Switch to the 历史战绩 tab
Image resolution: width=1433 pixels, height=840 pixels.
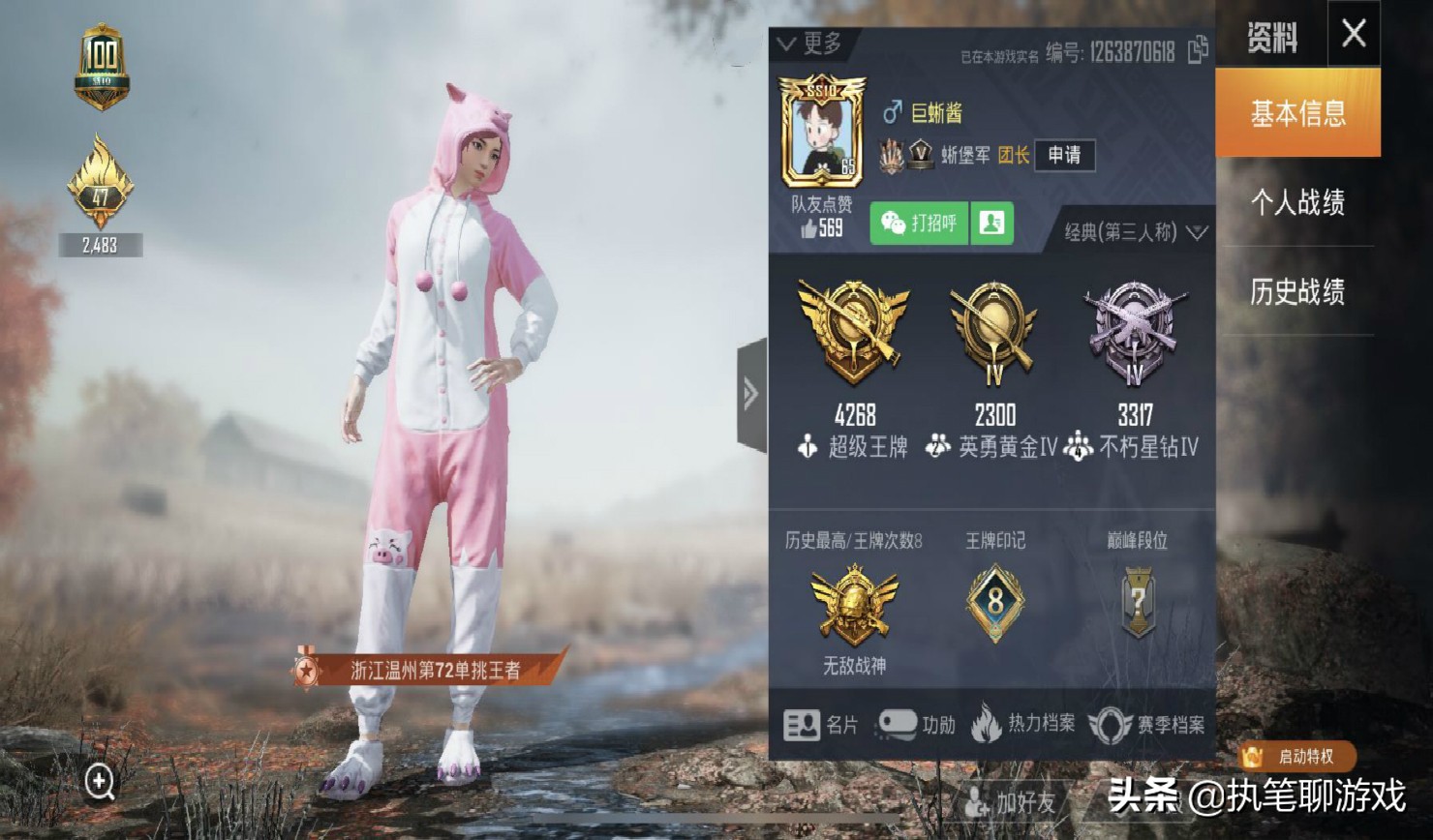pyautogui.click(x=1297, y=290)
